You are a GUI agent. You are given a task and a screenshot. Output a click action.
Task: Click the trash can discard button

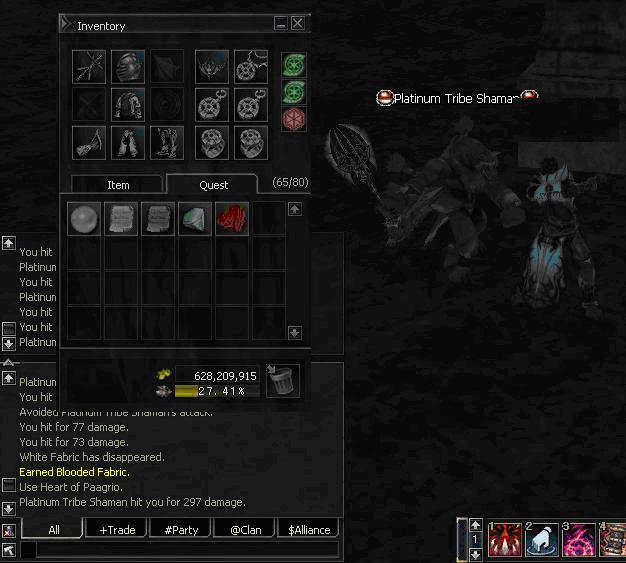(x=282, y=380)
